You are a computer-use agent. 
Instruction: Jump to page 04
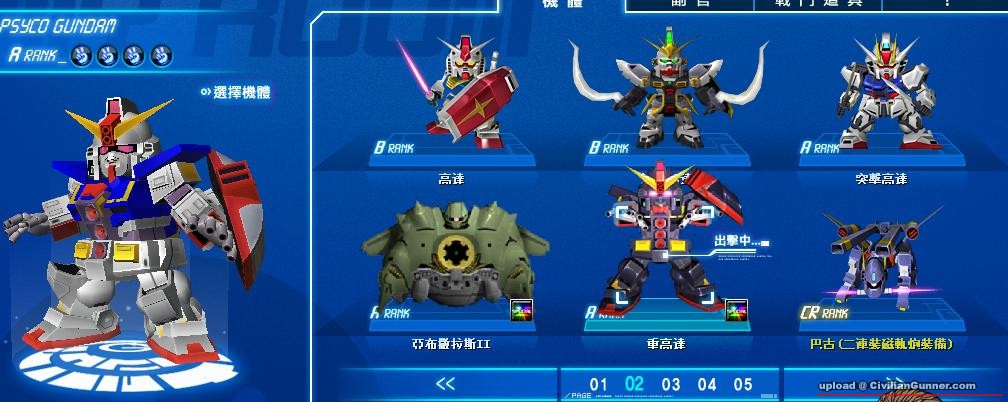click(x=707, y=384)
